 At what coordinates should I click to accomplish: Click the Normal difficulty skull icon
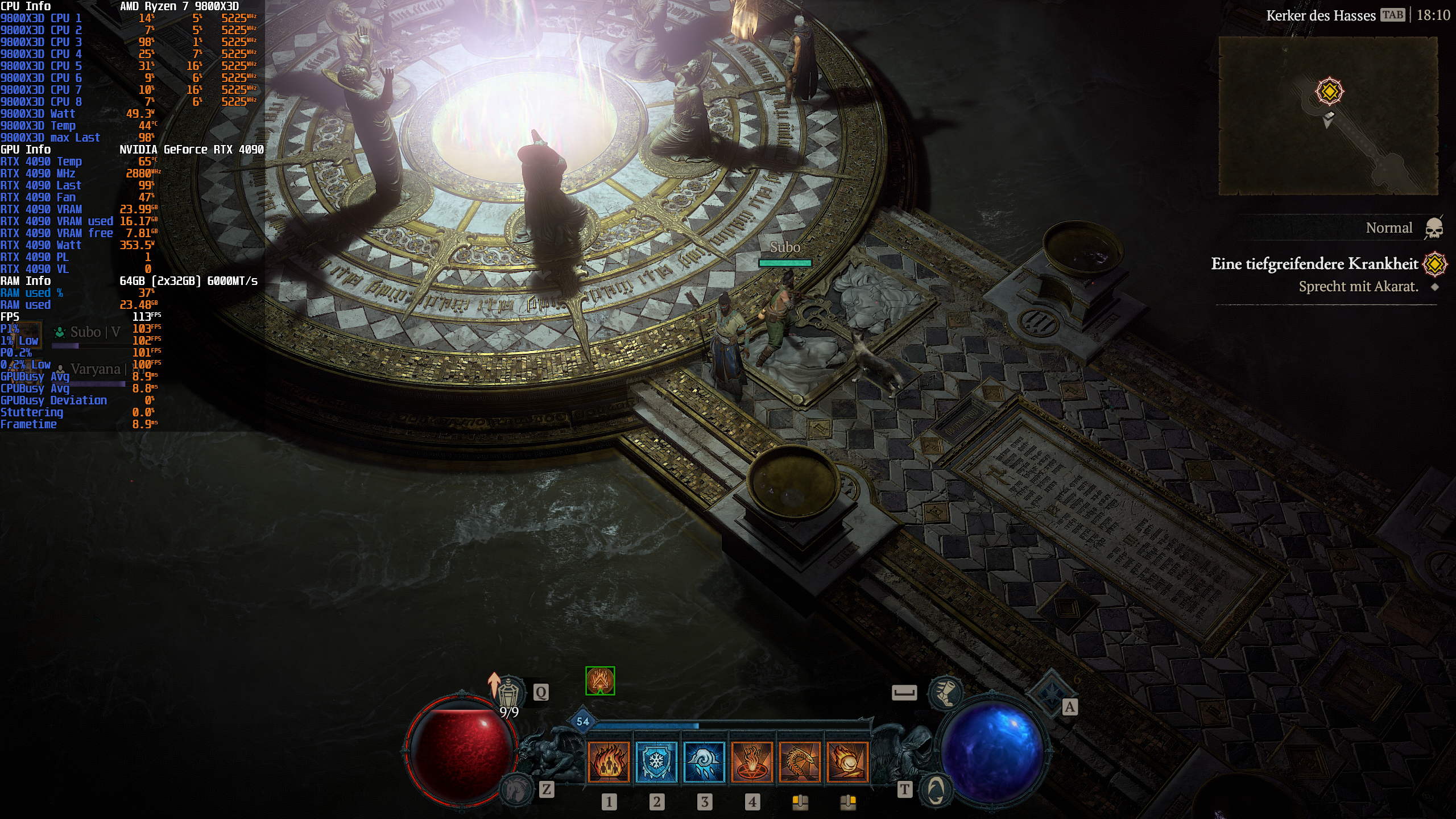point(1434,229)
